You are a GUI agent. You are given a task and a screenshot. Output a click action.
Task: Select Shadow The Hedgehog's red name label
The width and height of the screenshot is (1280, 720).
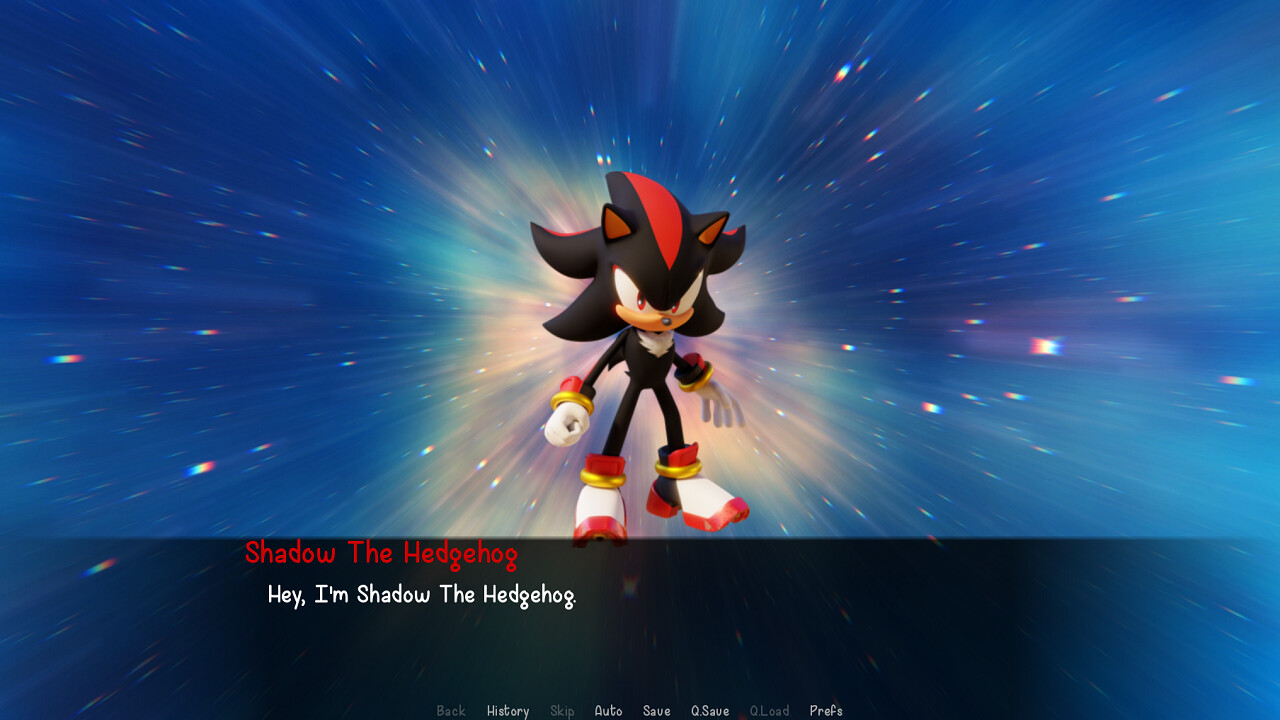(382, 553)
